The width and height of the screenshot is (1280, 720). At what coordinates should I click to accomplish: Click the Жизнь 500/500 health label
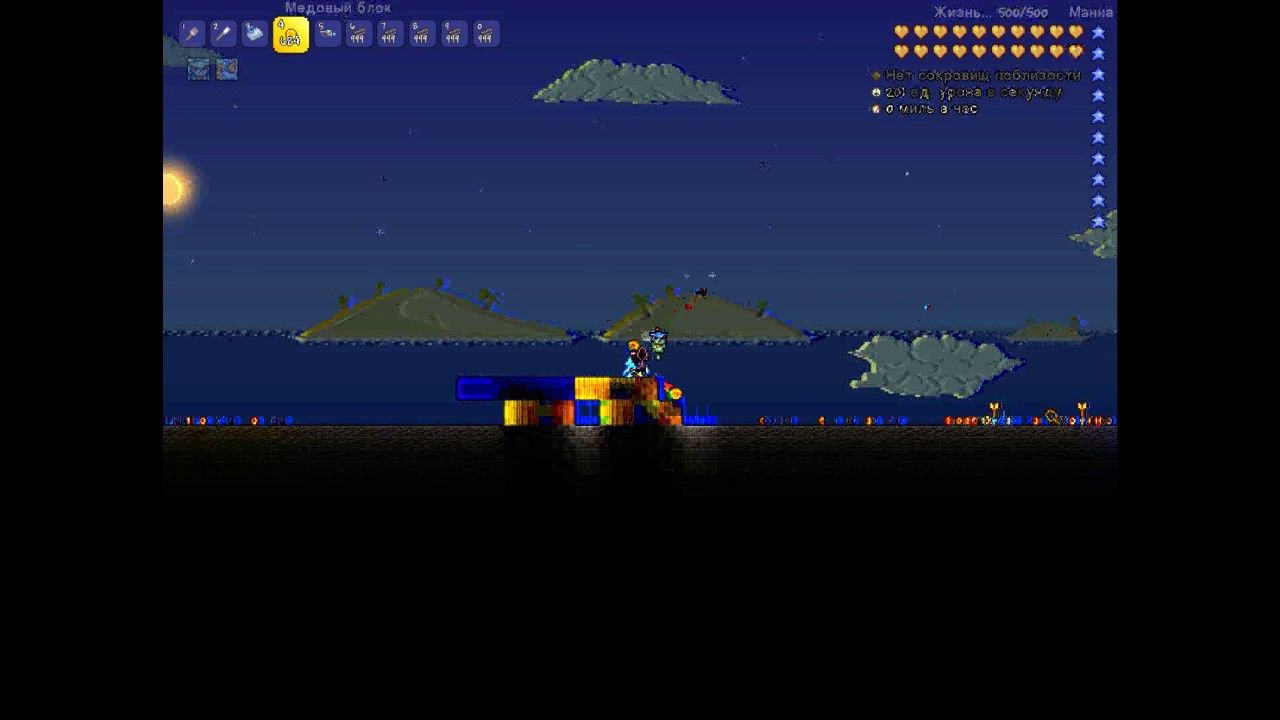[x=990, y=12]
